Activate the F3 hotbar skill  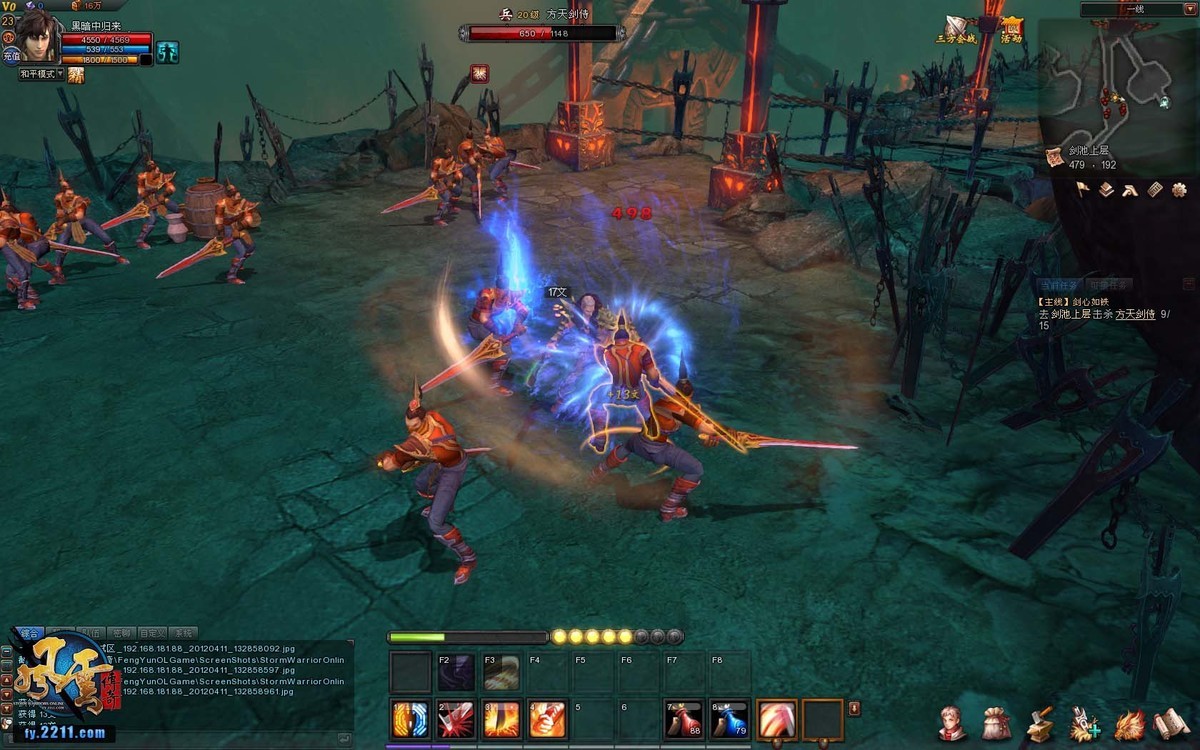point(501,673)
